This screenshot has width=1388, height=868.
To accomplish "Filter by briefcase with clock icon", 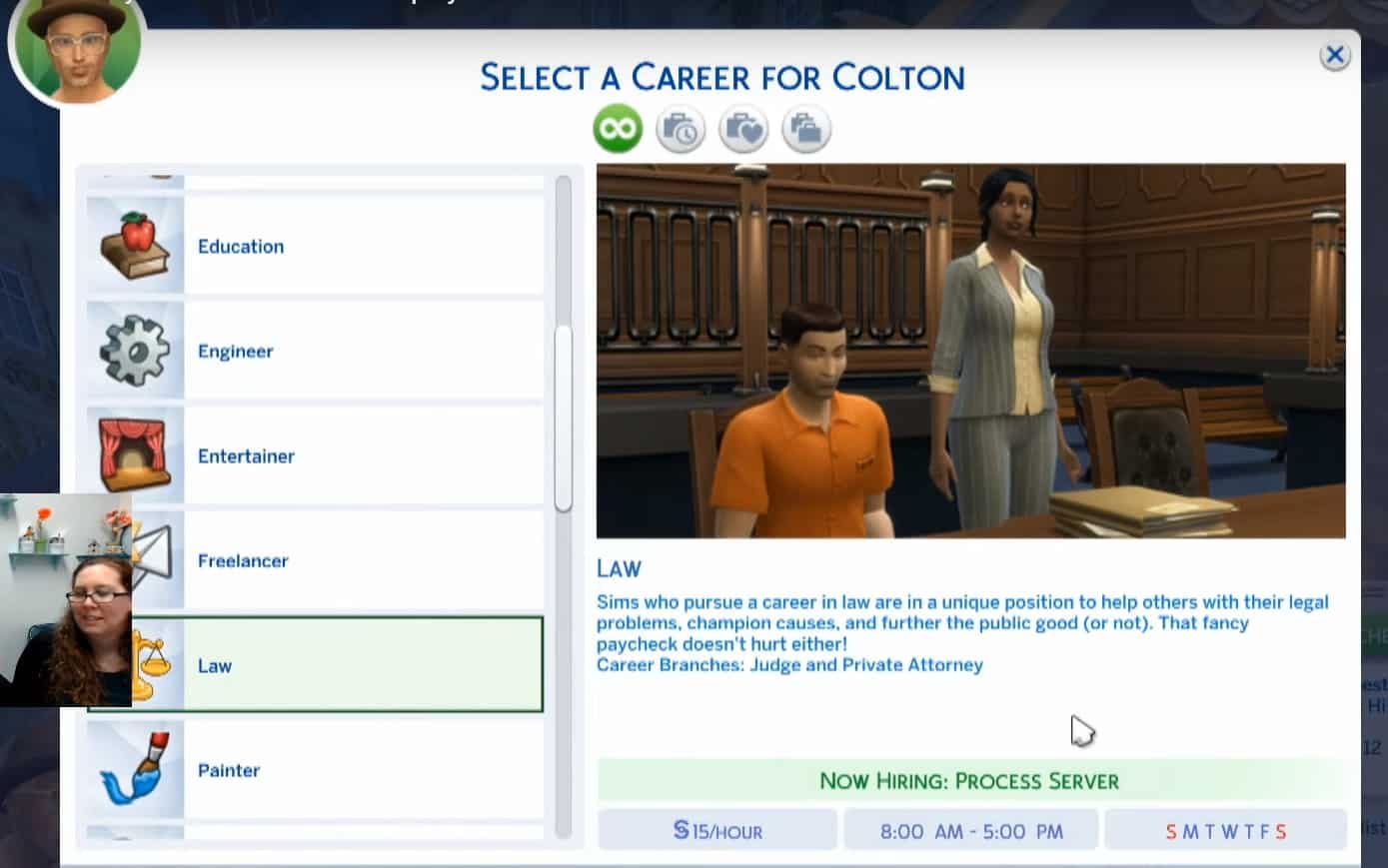I will (681, 130).
